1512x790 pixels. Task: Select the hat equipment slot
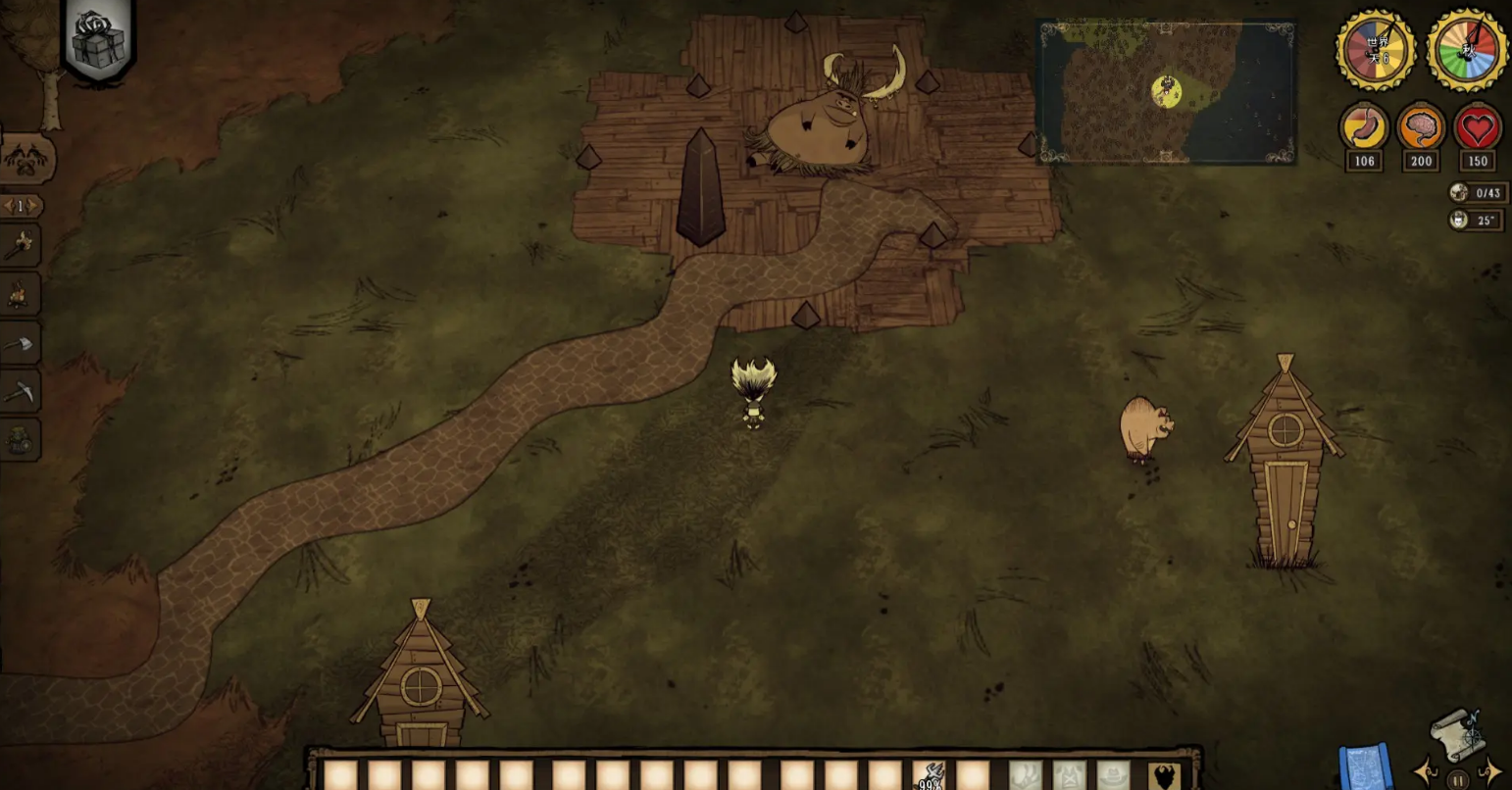point(1113,776)
